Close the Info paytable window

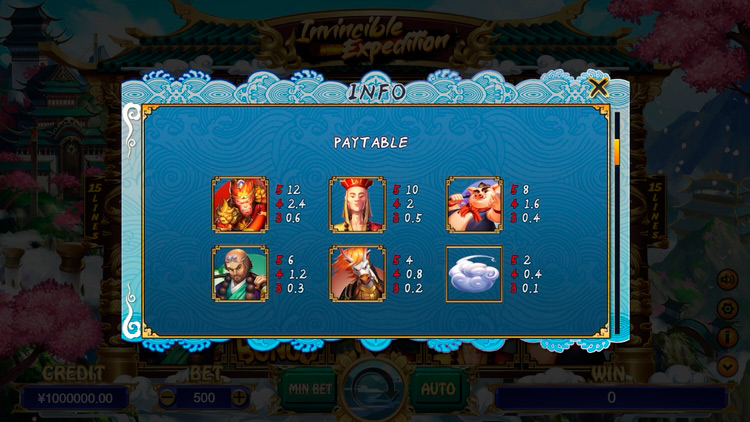click(599, 88)
